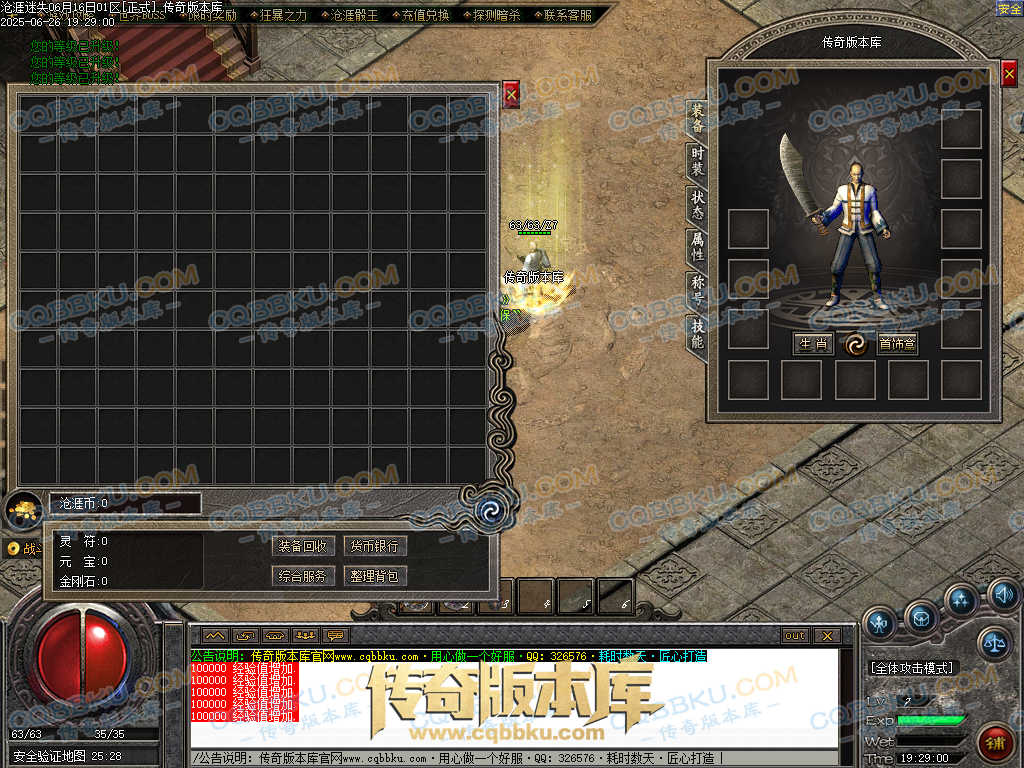This screenshot has height=768, width=1024.
Task: Close the chat window with X
Action: 826,635
